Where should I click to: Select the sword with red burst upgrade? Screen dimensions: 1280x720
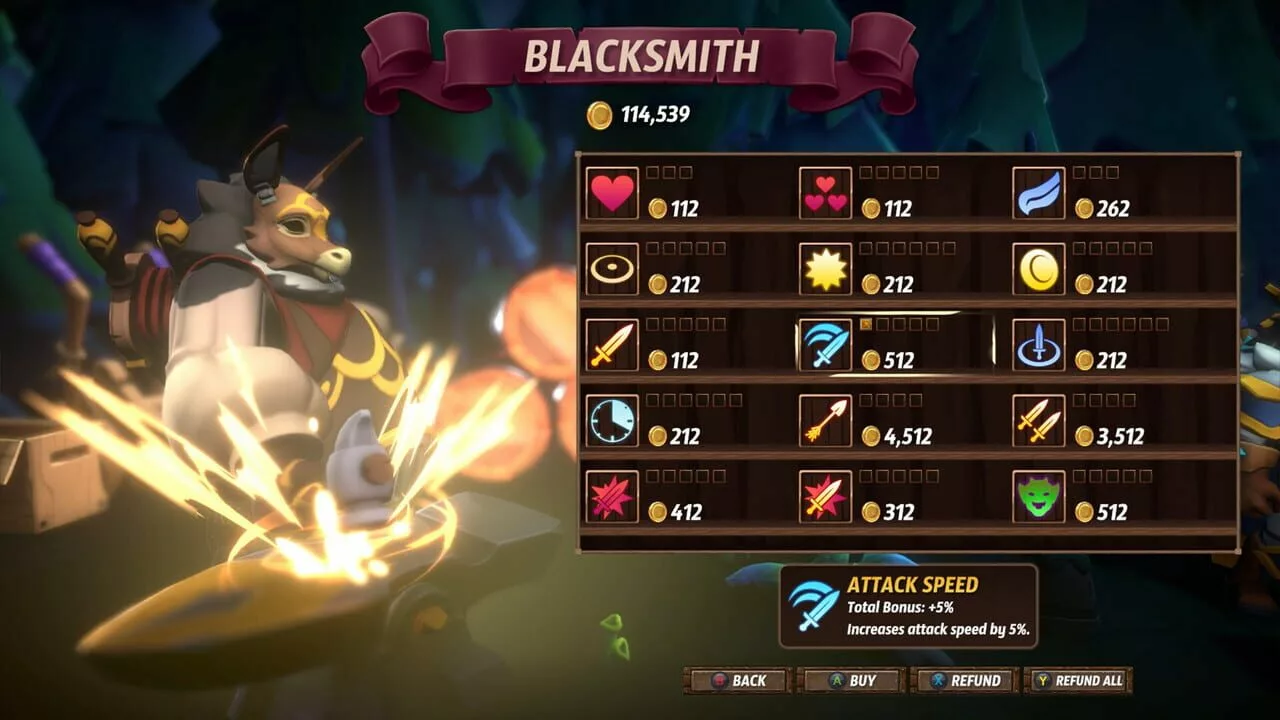click(x=825, y=497)
